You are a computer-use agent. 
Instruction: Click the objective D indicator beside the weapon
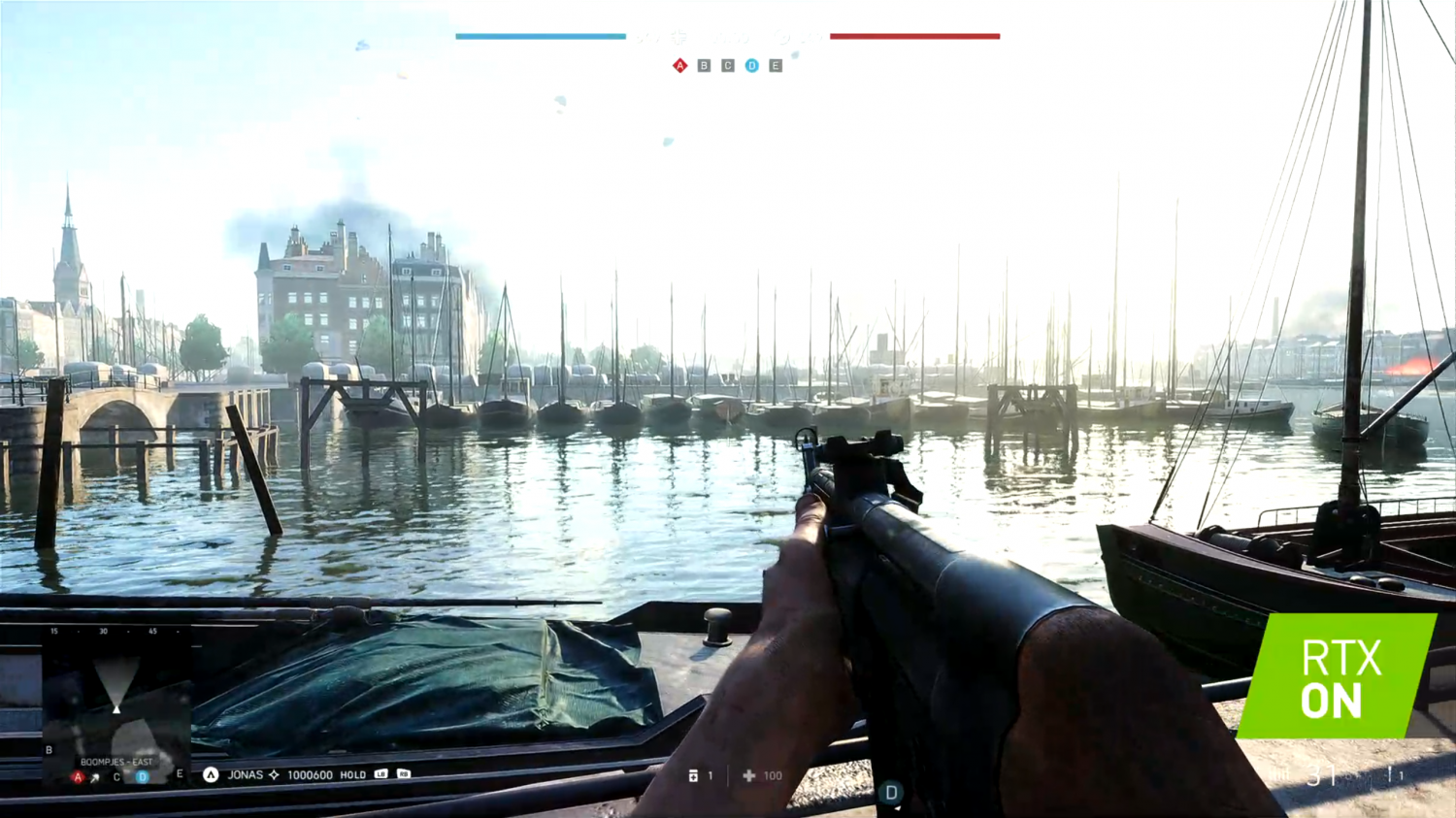coord(891,793)
